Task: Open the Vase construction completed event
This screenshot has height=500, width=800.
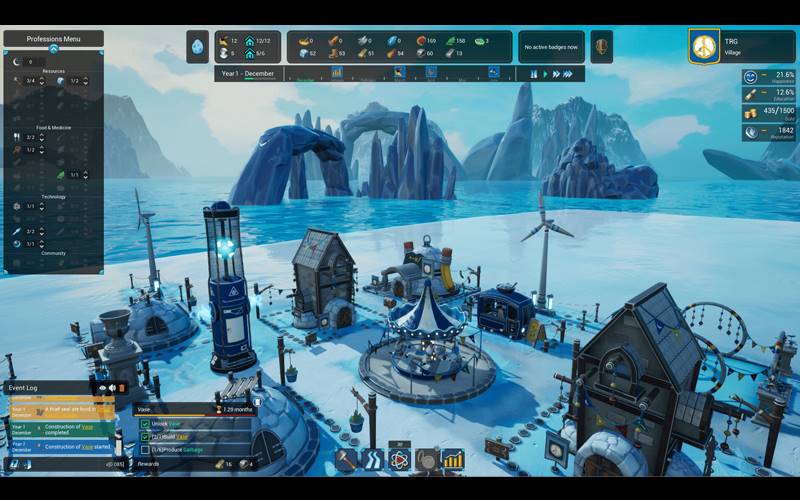Action: click(60, 430)
